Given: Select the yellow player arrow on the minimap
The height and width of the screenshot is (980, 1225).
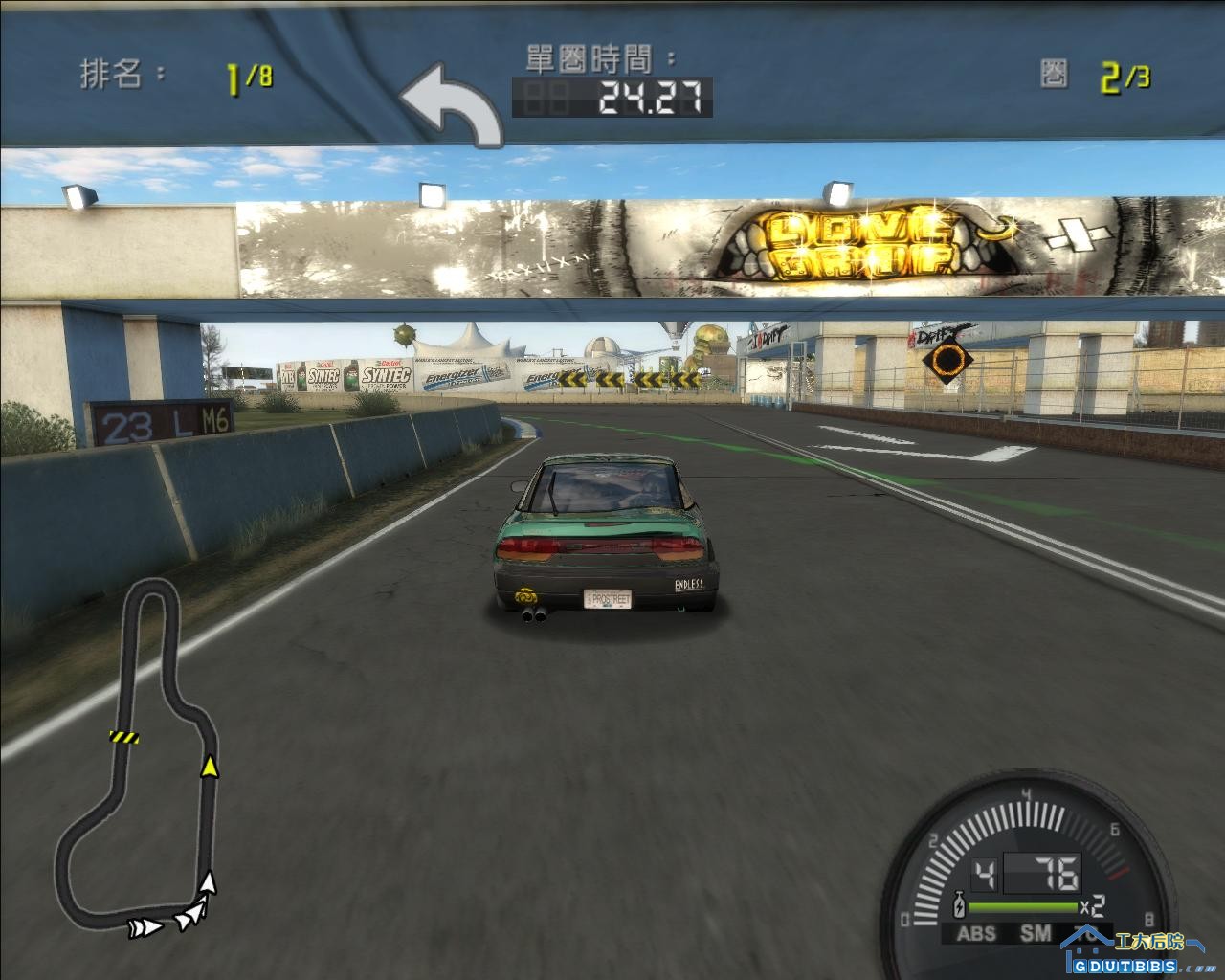Looking at the screenshot, I should (x=208, y=766).
